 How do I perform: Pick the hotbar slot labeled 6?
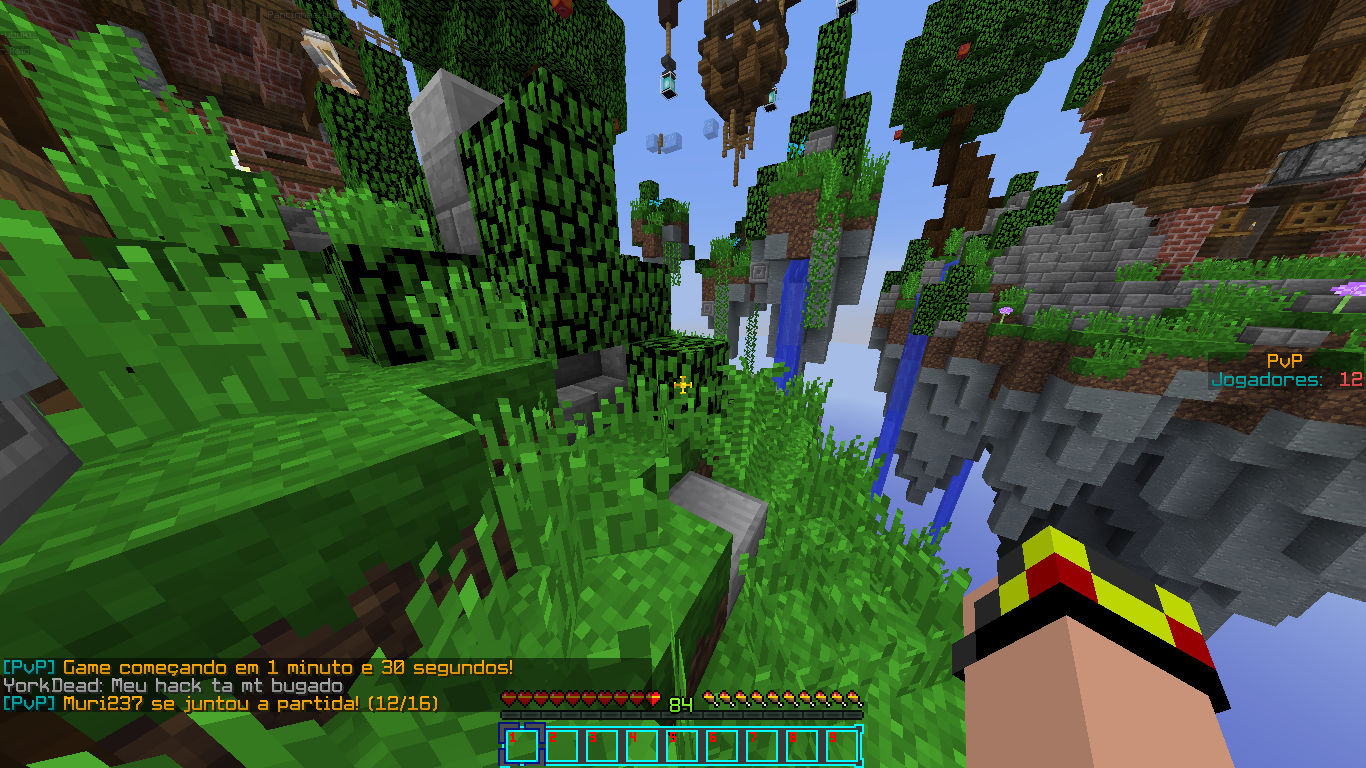721,746
